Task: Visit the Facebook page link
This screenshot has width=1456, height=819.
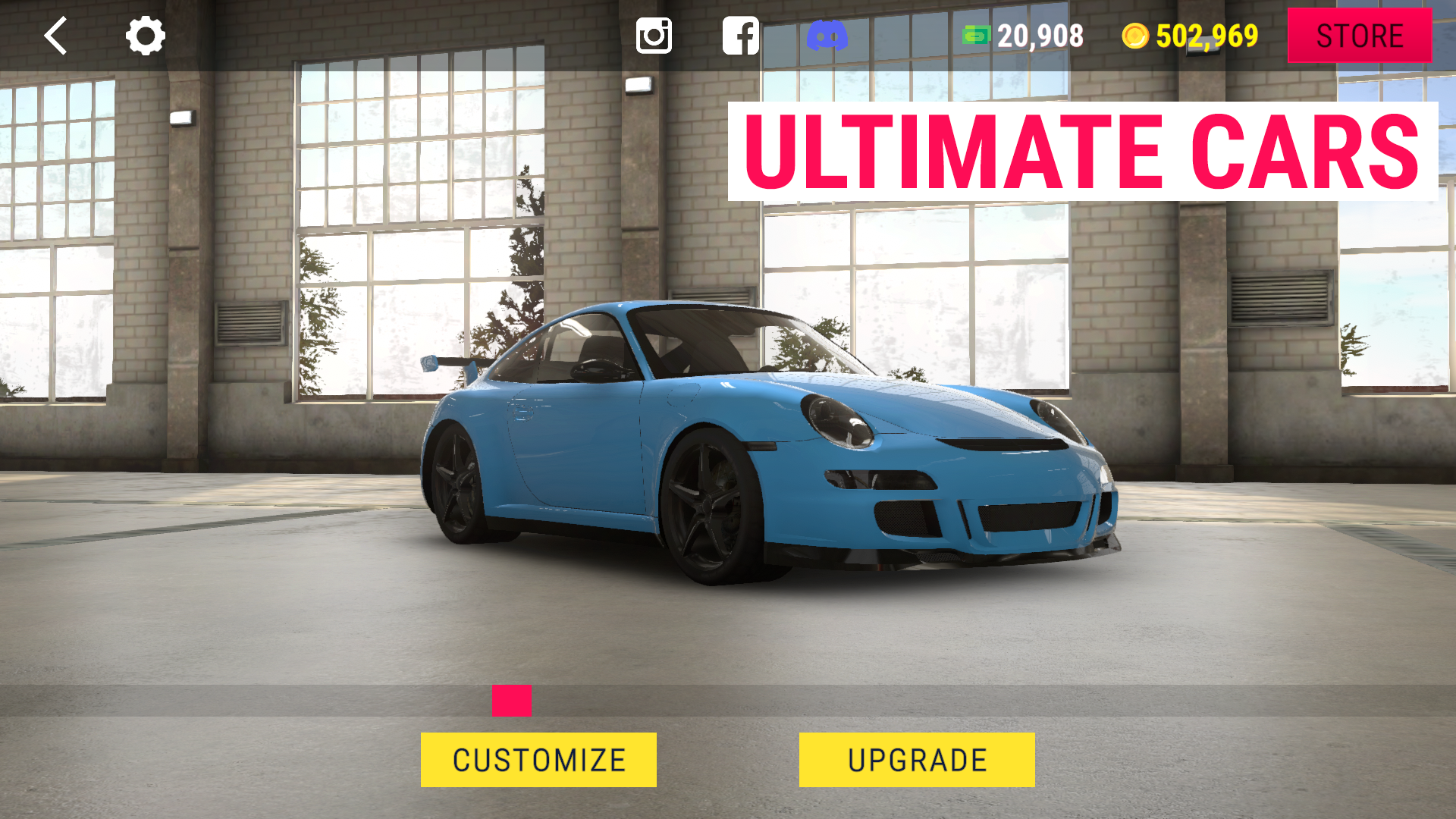Action: click(x=740, y=36)
